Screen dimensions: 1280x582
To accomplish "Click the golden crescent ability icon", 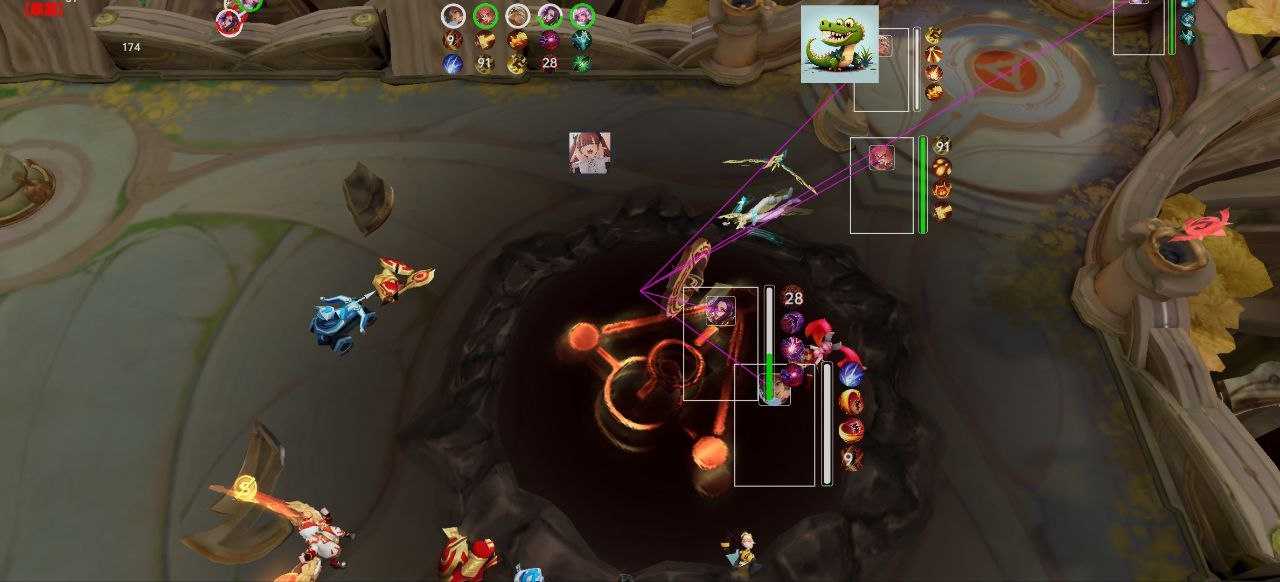I will (517, 63).
